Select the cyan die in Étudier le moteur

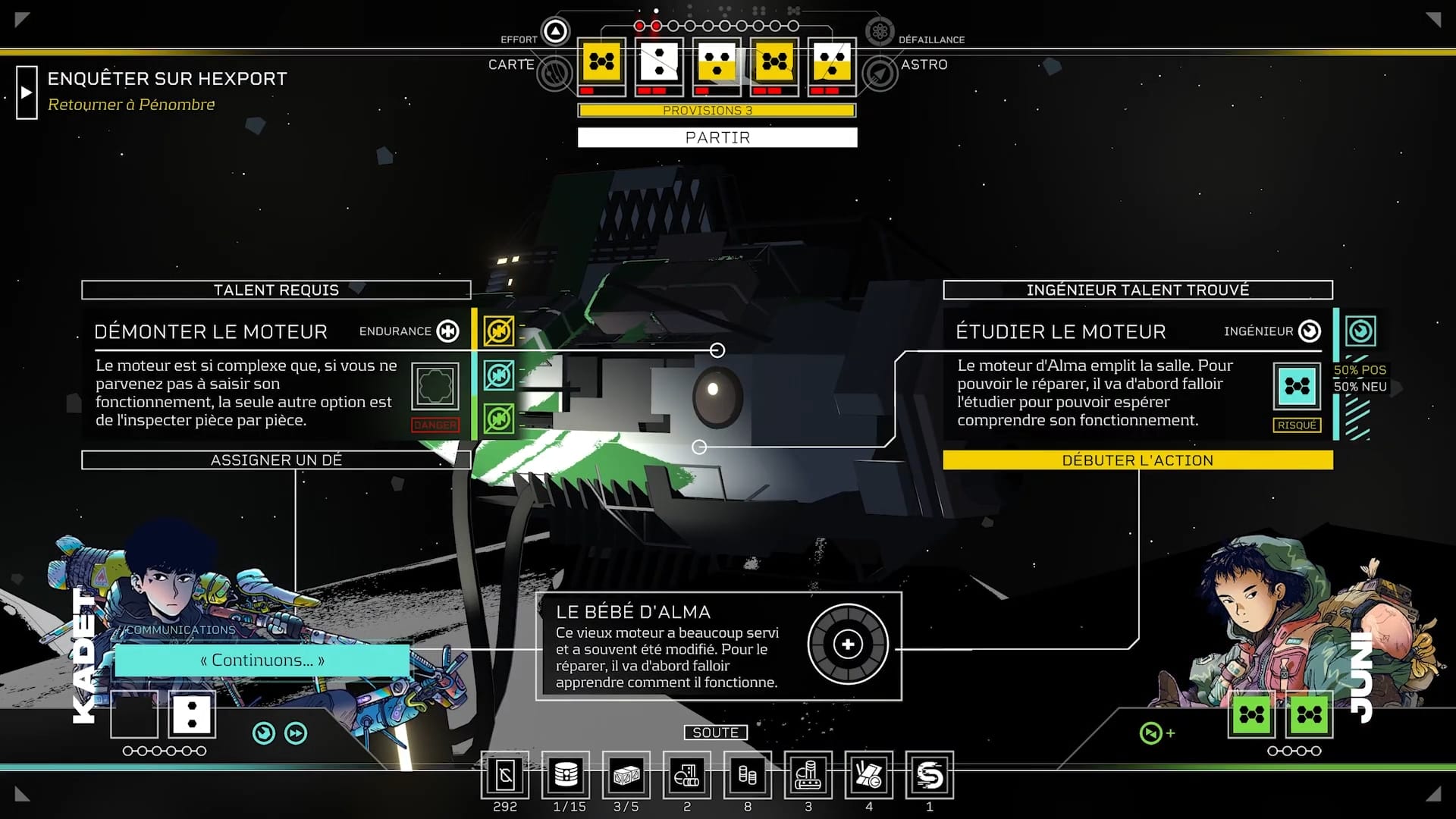pos(1297,387)
